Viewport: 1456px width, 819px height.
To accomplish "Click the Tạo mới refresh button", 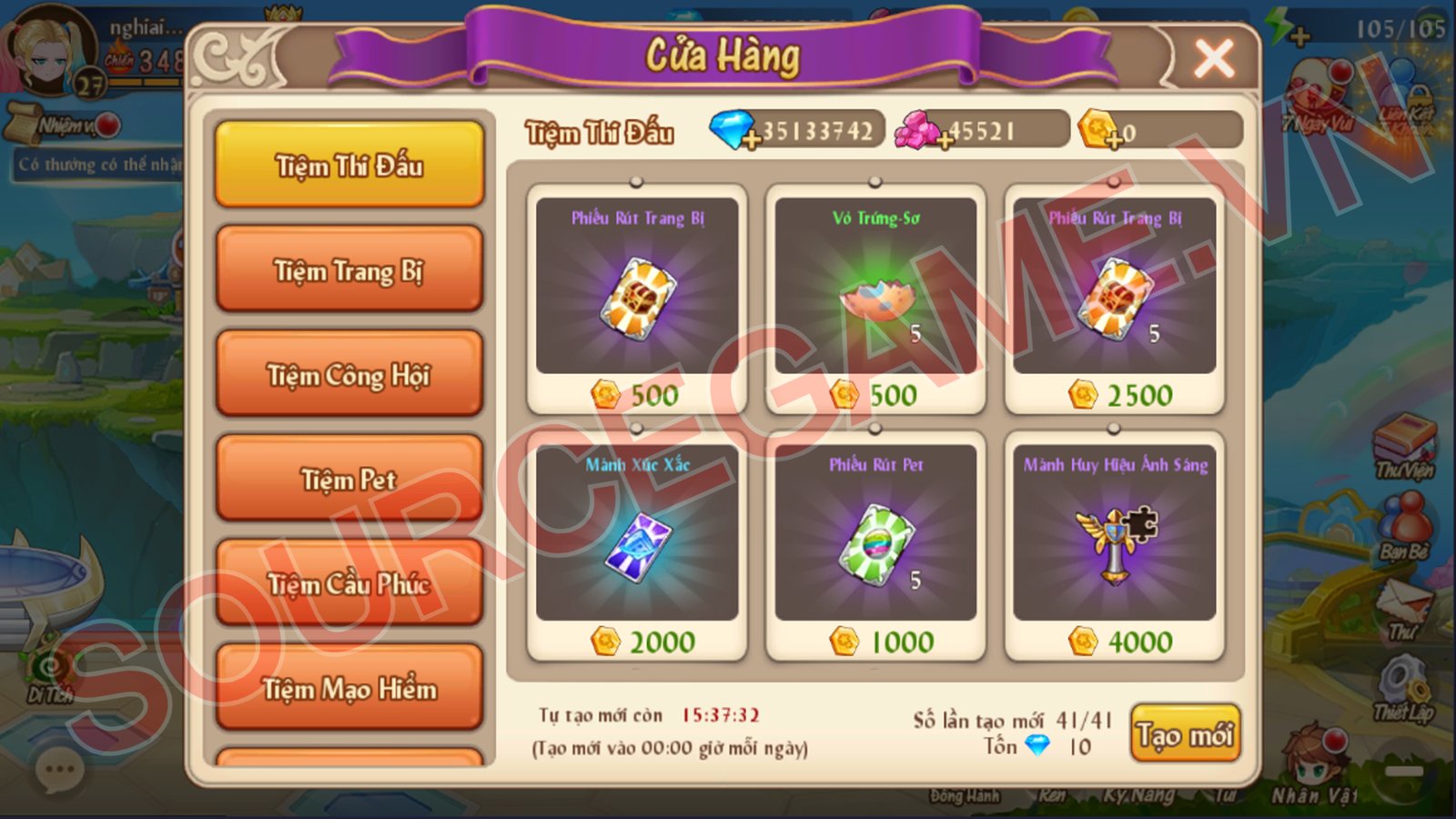I will click(1185, 733).
